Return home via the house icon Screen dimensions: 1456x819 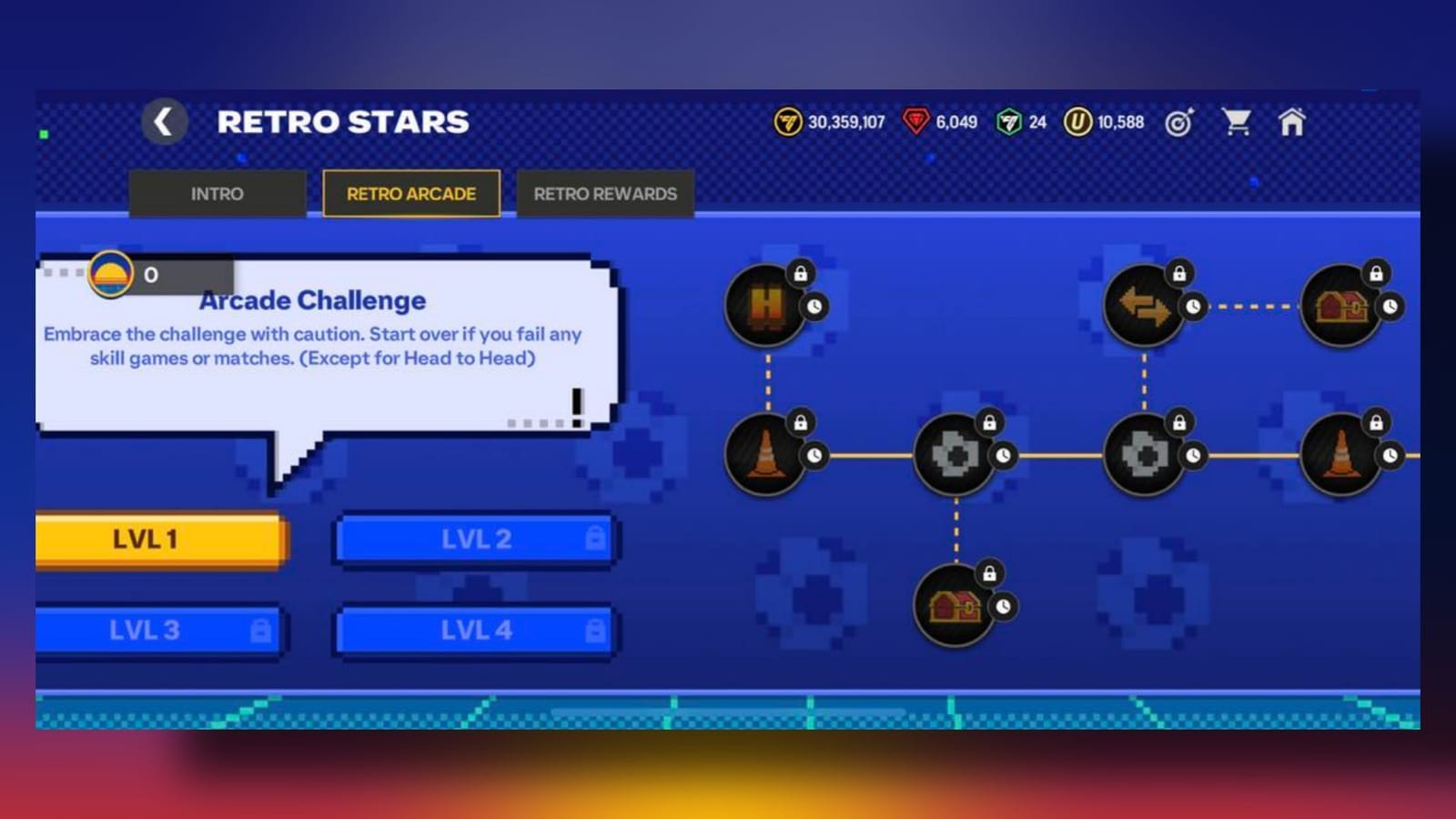click(1292, 120)
